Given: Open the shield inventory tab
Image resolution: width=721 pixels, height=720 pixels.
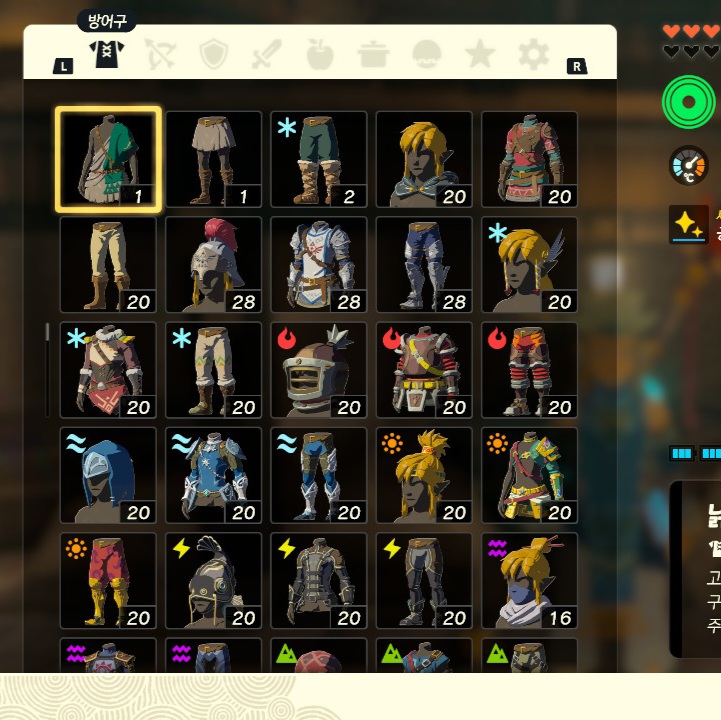Looking at the screenshot, I should (x=214, y=54).
